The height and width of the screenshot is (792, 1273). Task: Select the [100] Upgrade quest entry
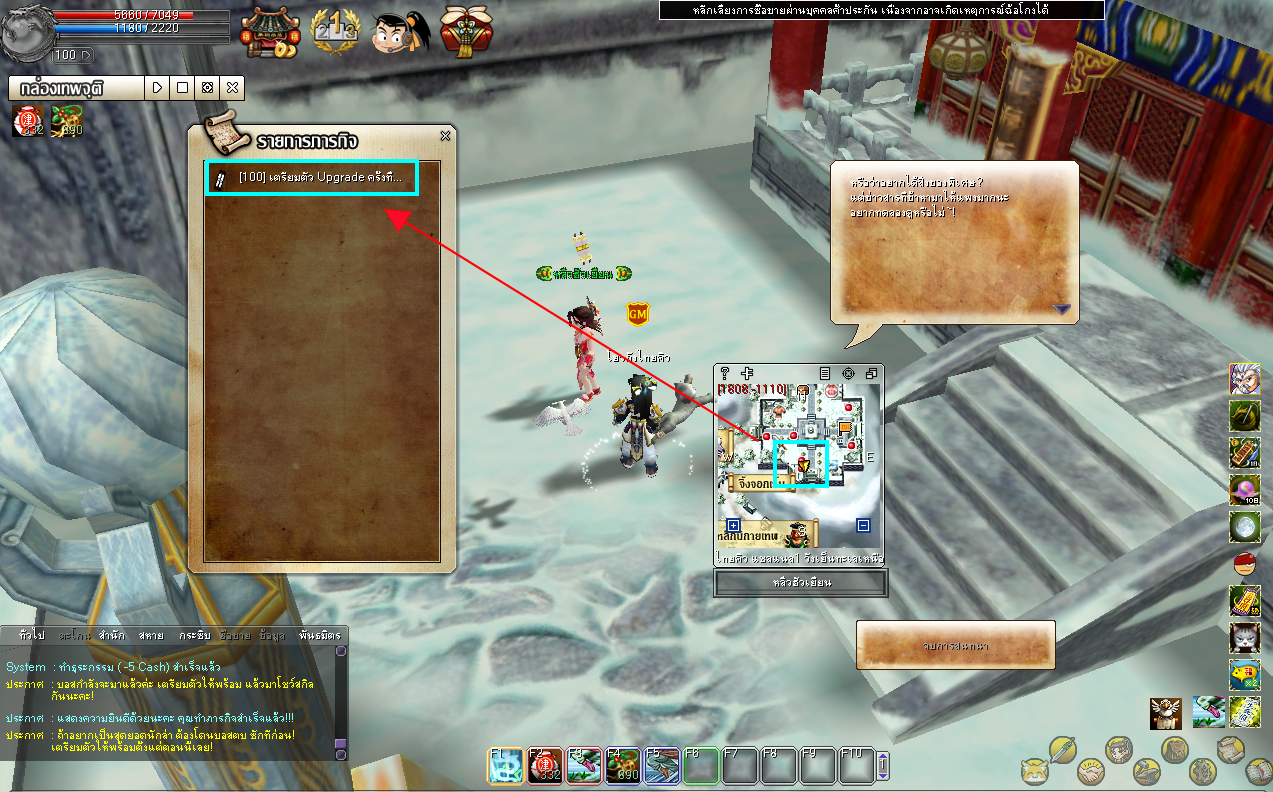[312, 178]
